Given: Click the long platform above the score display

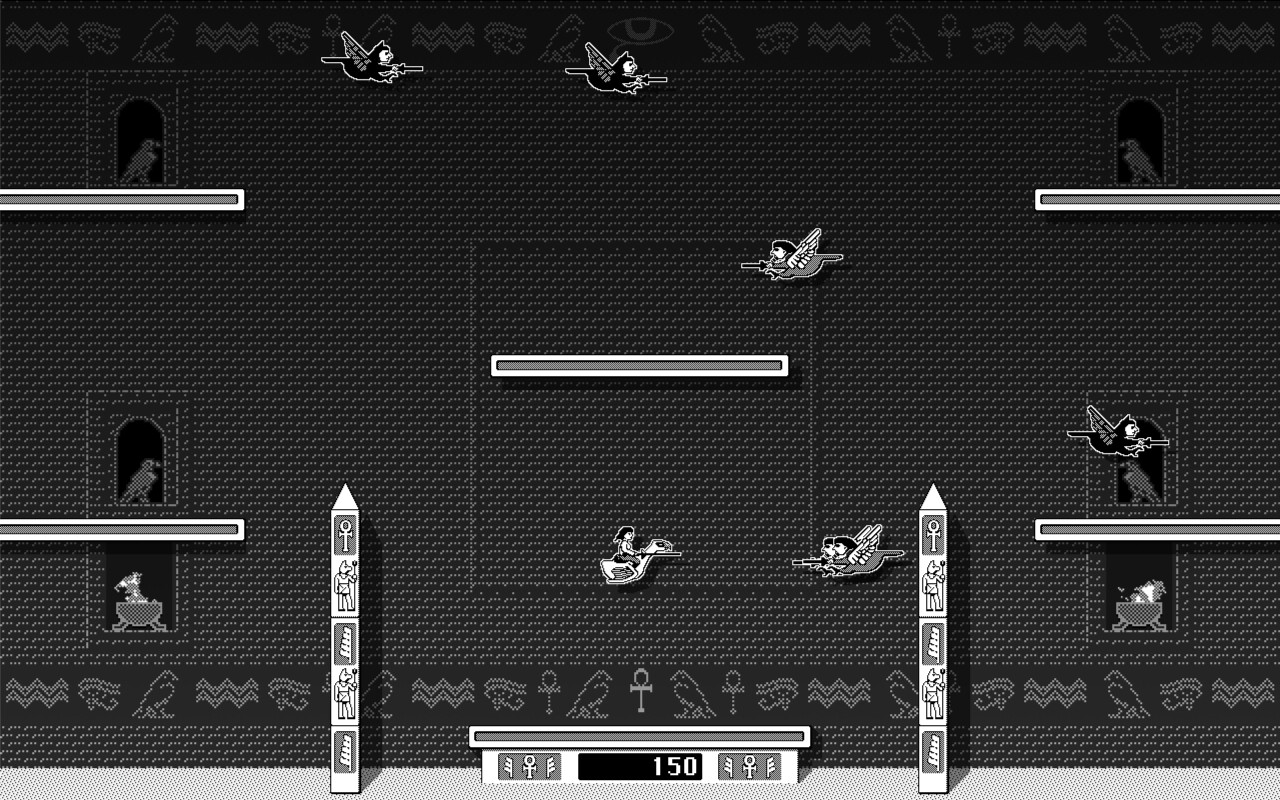Looking at the screenshot, I should (x=640, y=735).
